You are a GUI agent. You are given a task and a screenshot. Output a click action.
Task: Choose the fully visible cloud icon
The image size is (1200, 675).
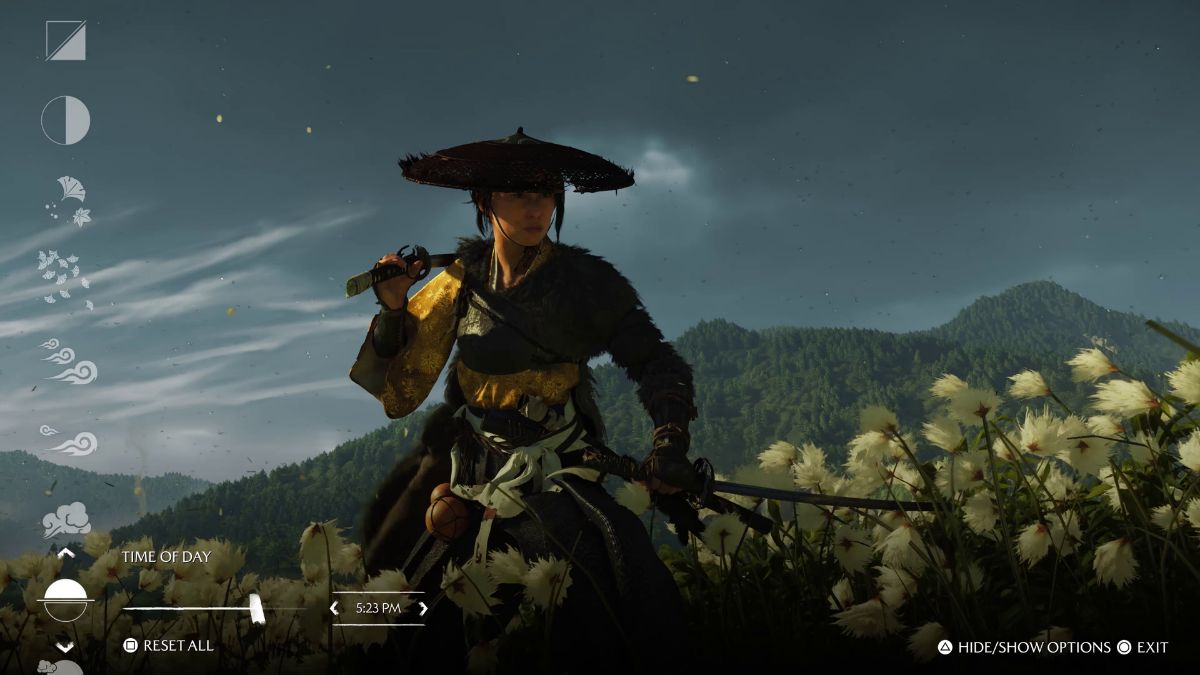[x=66, y=520]
